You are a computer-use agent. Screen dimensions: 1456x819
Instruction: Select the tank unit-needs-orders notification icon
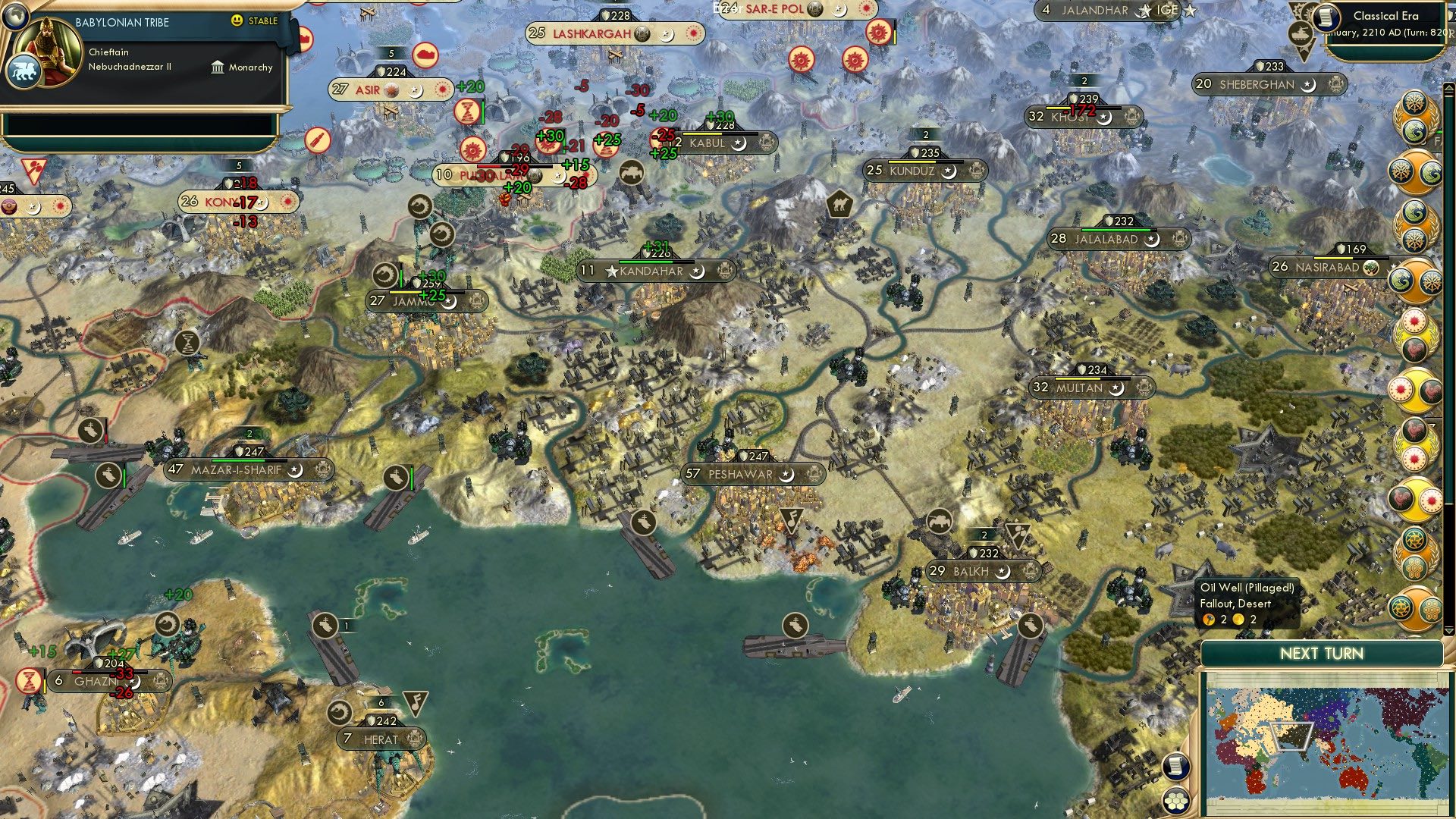tap(1301, 34)
